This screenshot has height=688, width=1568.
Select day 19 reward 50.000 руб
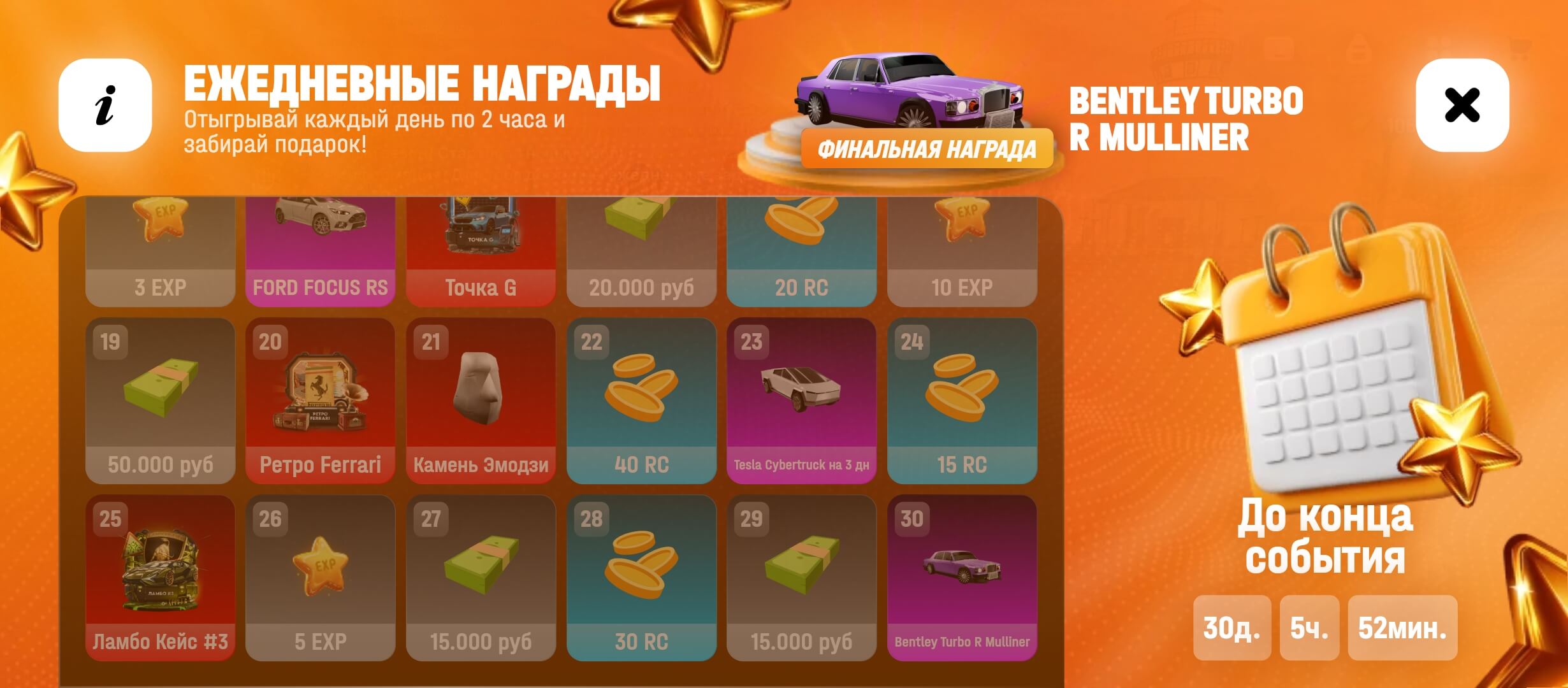tap(160, 401)
